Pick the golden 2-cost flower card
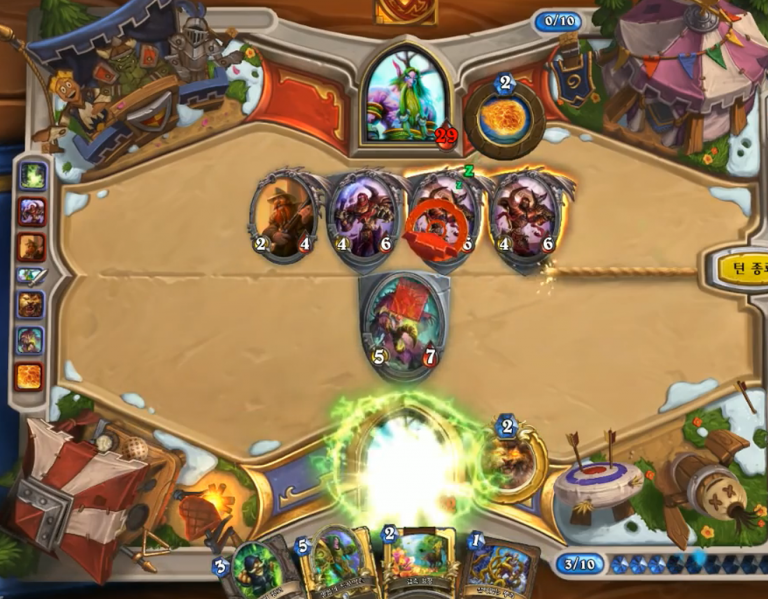 click(415, 565)
